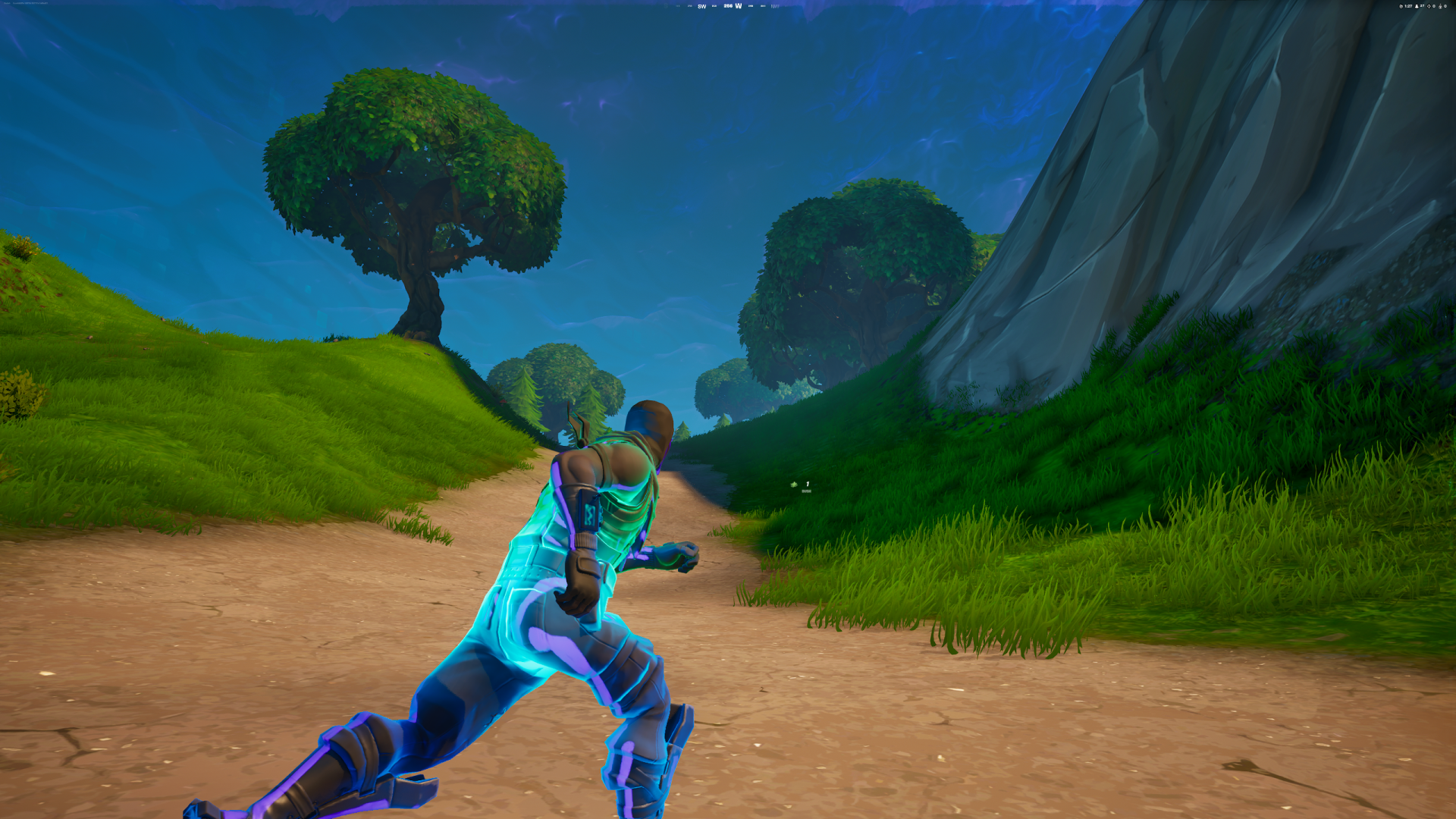
Task: Click the "1:27" storm timer text
Action: tap(1408, 6)
